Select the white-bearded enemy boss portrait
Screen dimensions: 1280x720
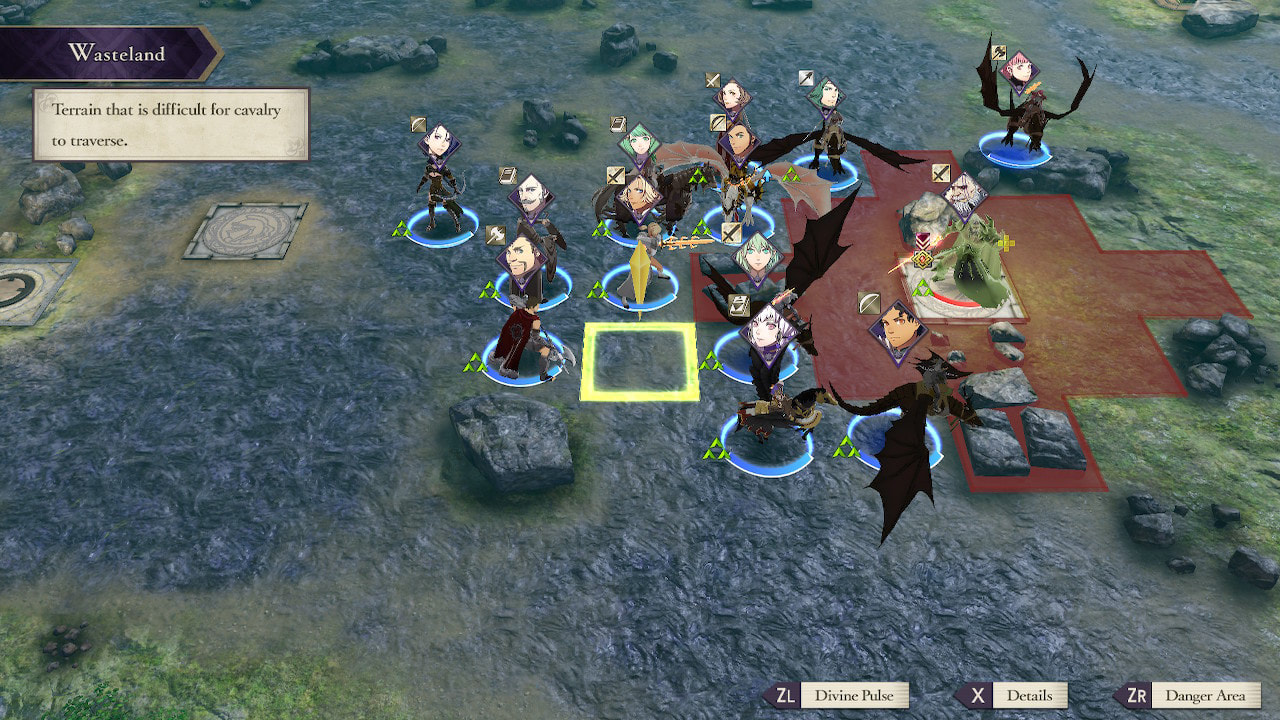[x=963, y=197]
